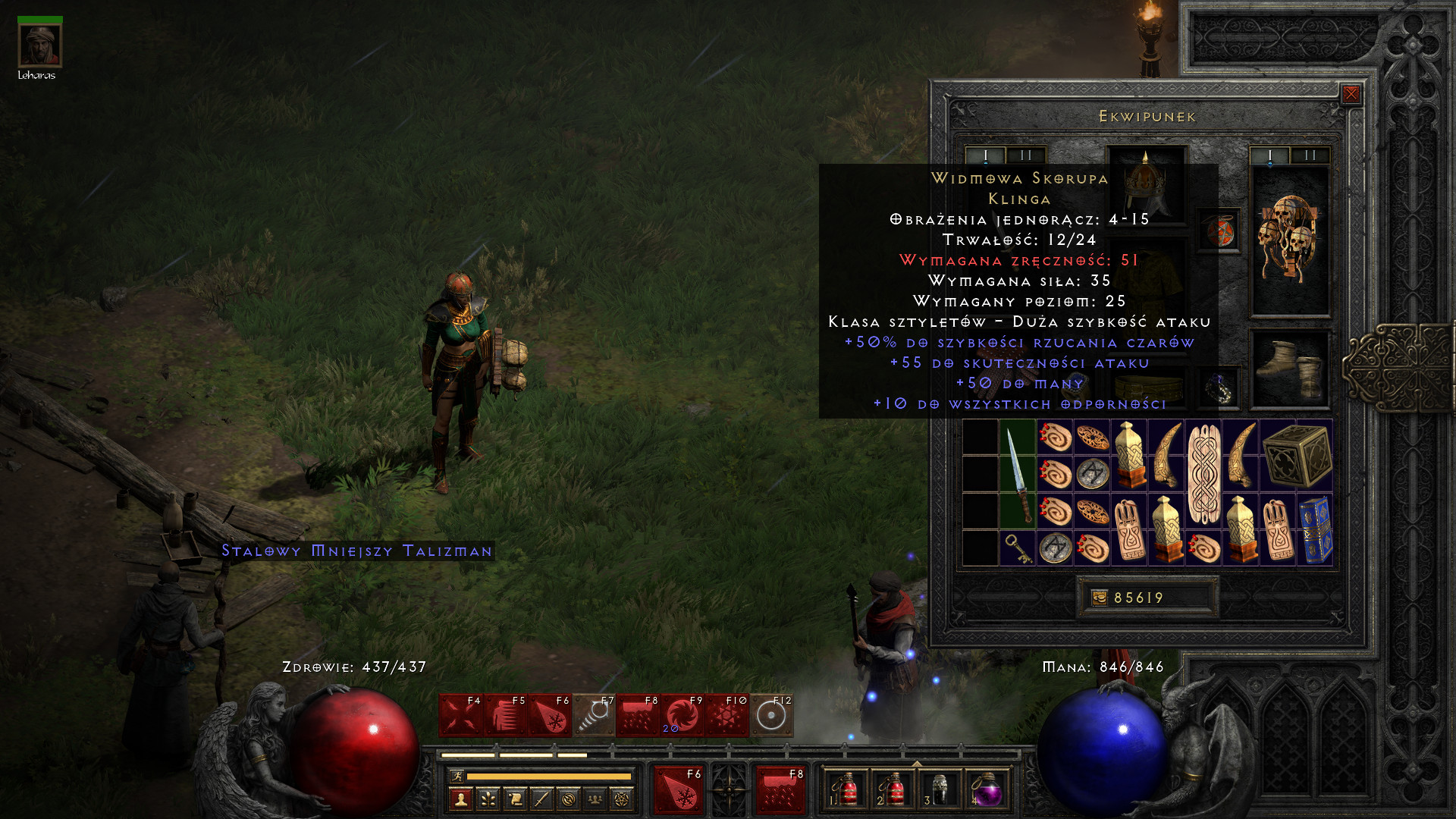Select the blue tome in the inventory
1456x819 pixels.
coord(1315,530)
